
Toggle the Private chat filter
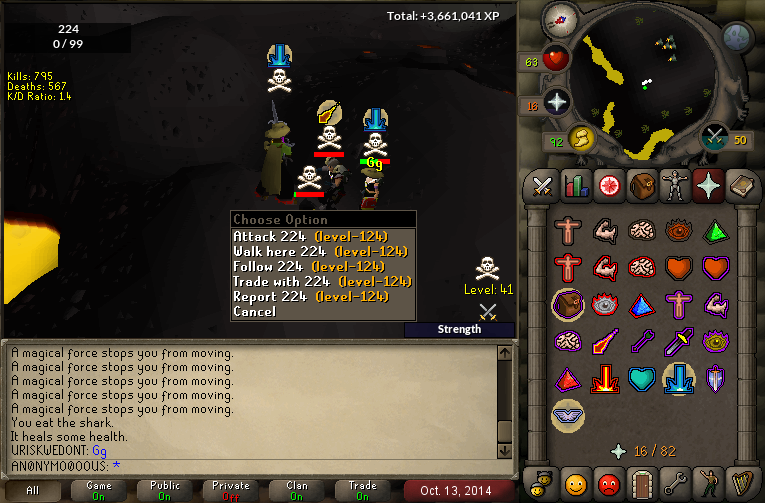(231, 491)
